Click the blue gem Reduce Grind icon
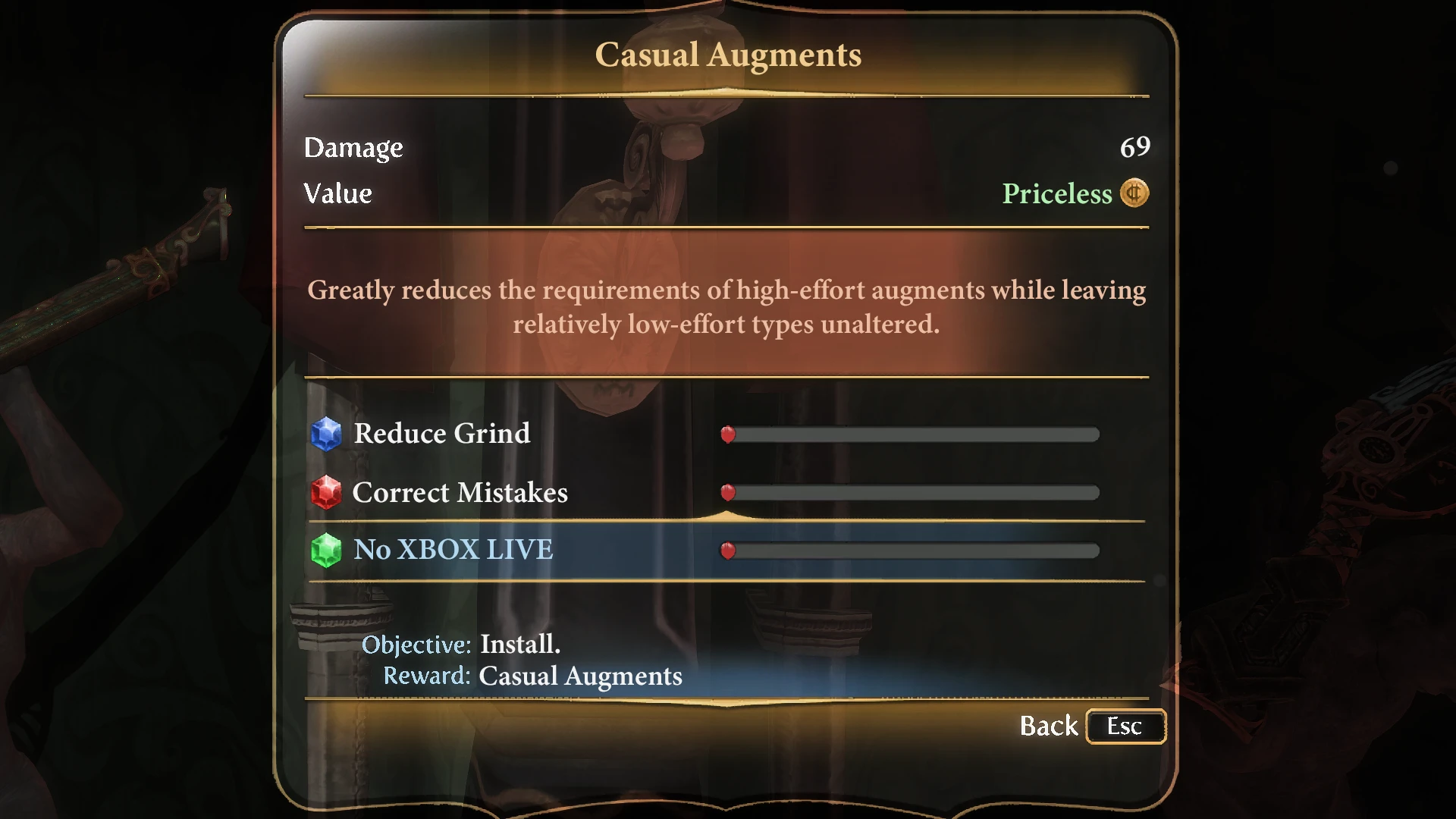Viewport: 1456px width, 819px height. point(326,434)
